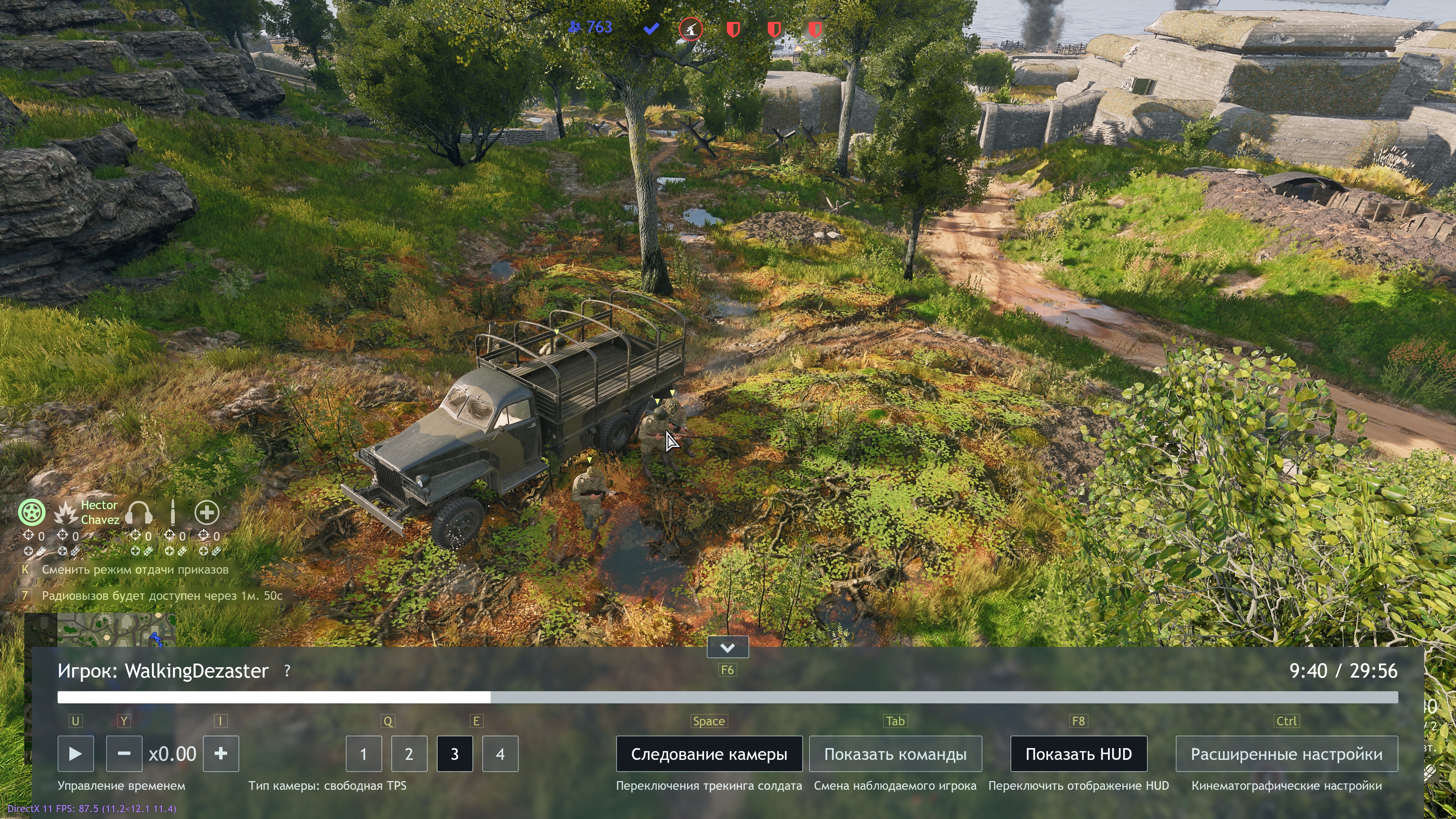Select the Hector Chavez squad member
Screen dimensions: 1456x819
tap(87, 513)
